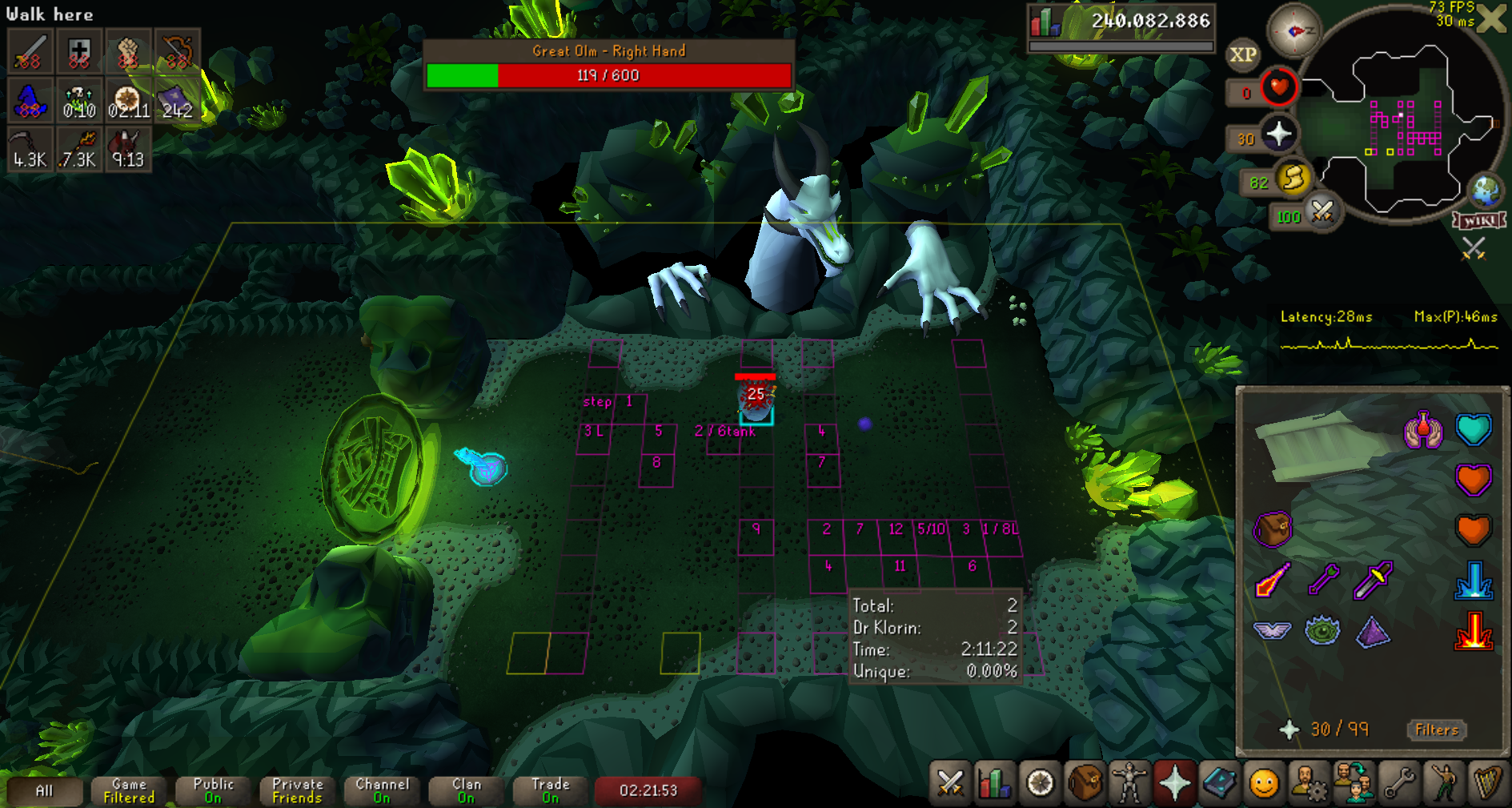Open the Settings wrench tab
This screenshot has width=1512, height=808.
tap(1398, 783)
